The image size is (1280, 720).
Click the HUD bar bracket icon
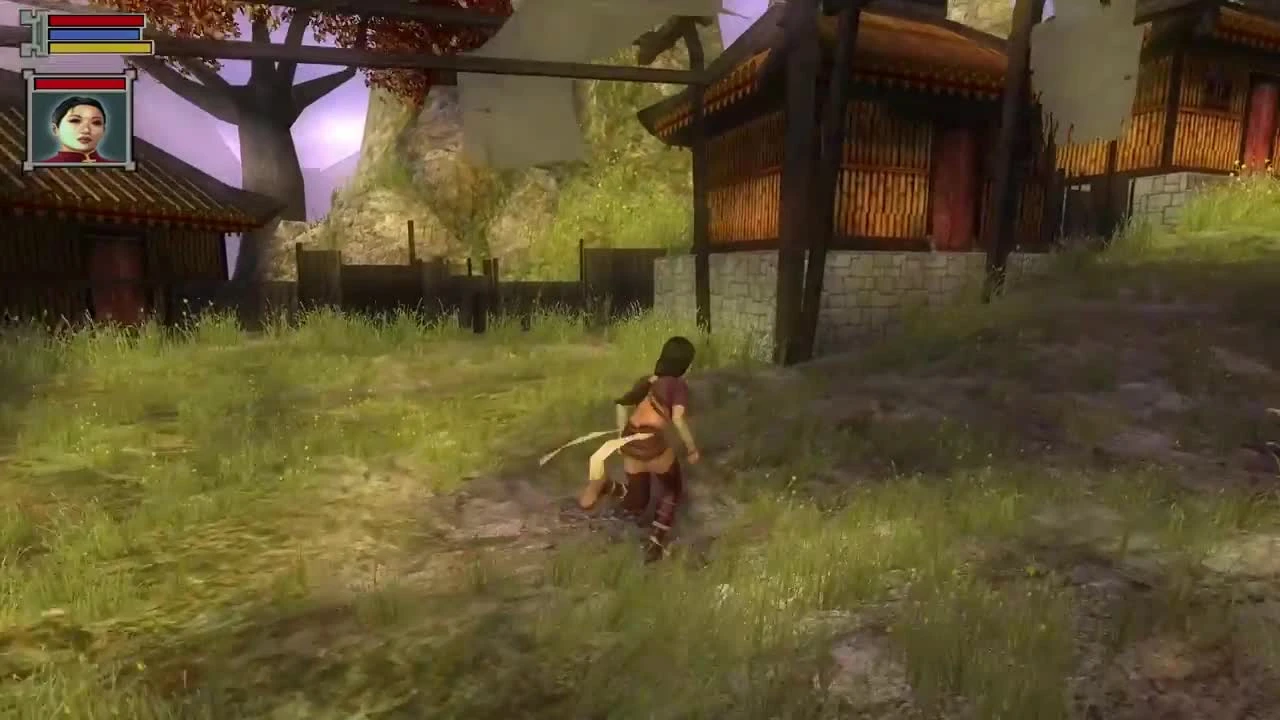pyautogui.click(x=36, y=33)
